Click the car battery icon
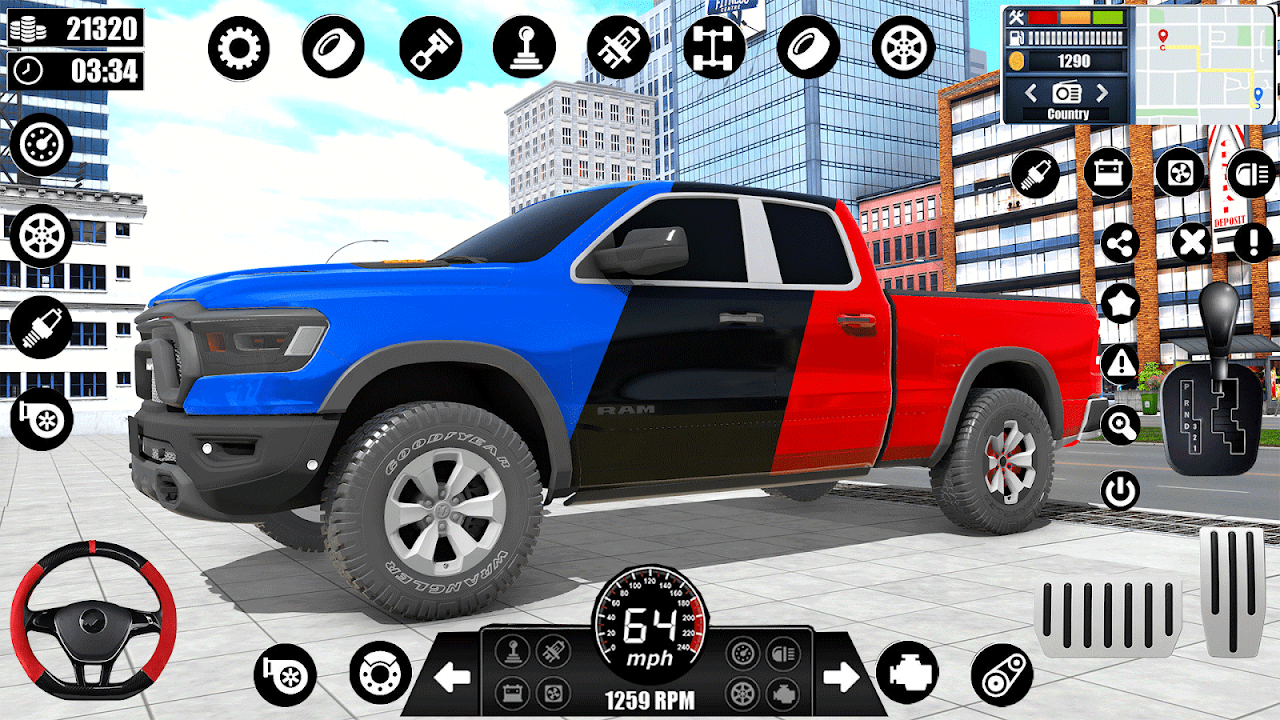The image size is (1280, 720). (1108, 173)
